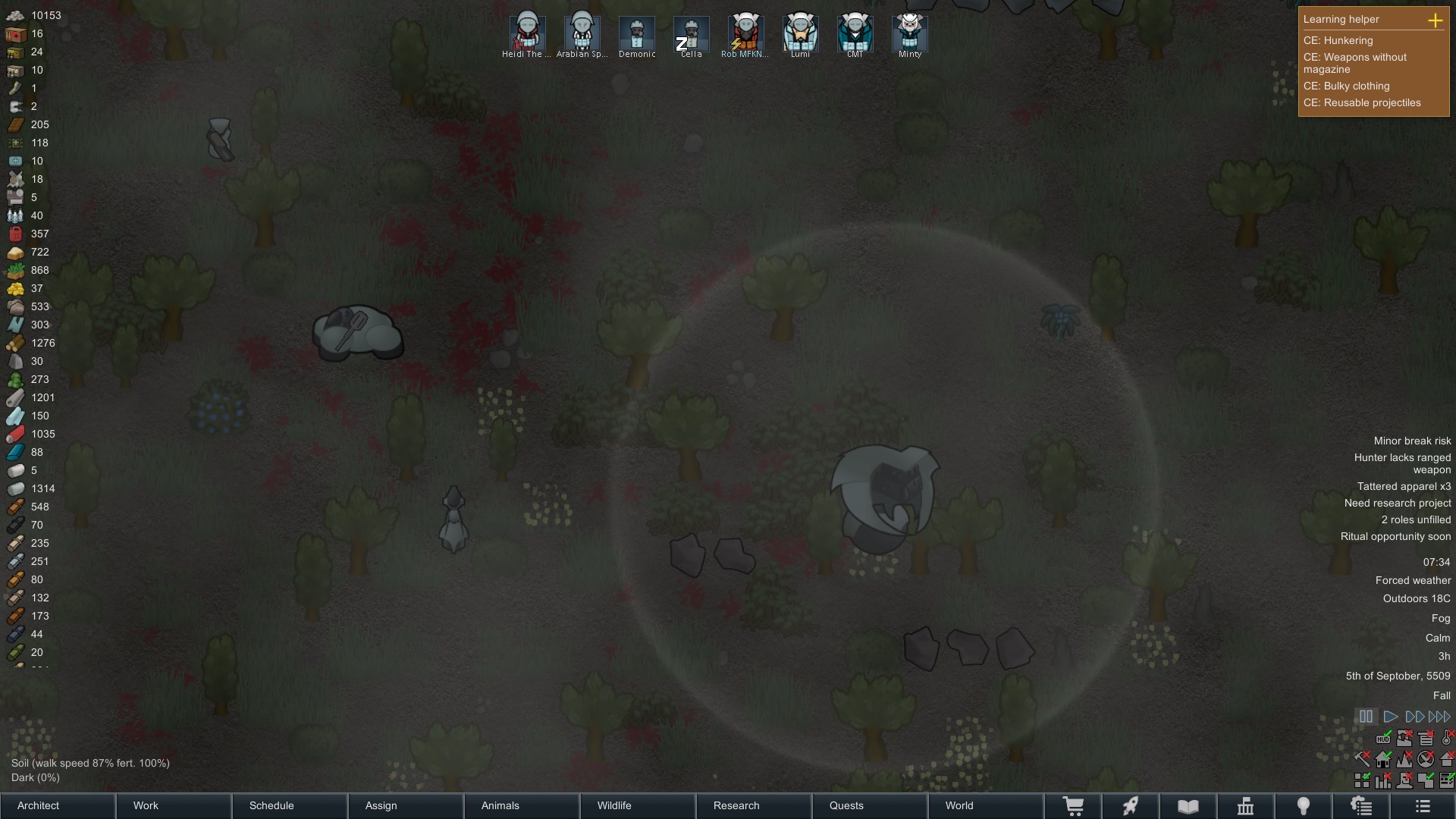Screen dimensions: 1456x819
Task: Open the CE: Hunkering lesson
Action: click(1338, 40)
